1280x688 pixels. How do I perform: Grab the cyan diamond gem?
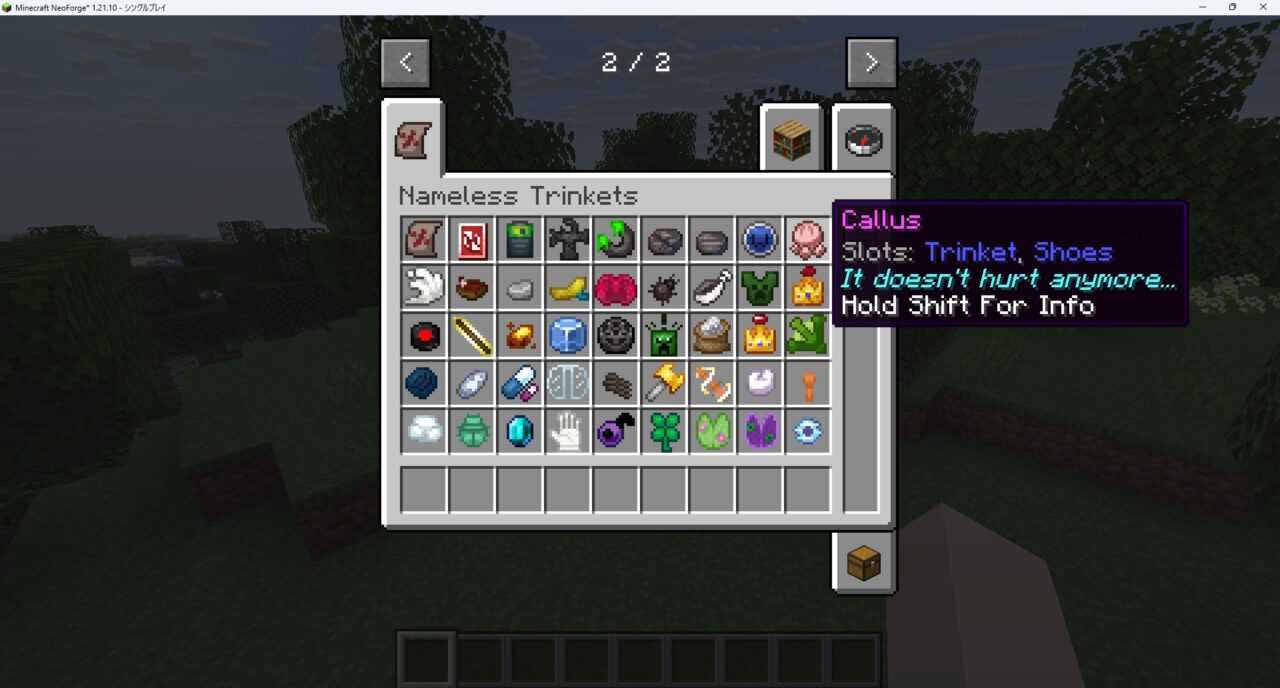point(520,432)
